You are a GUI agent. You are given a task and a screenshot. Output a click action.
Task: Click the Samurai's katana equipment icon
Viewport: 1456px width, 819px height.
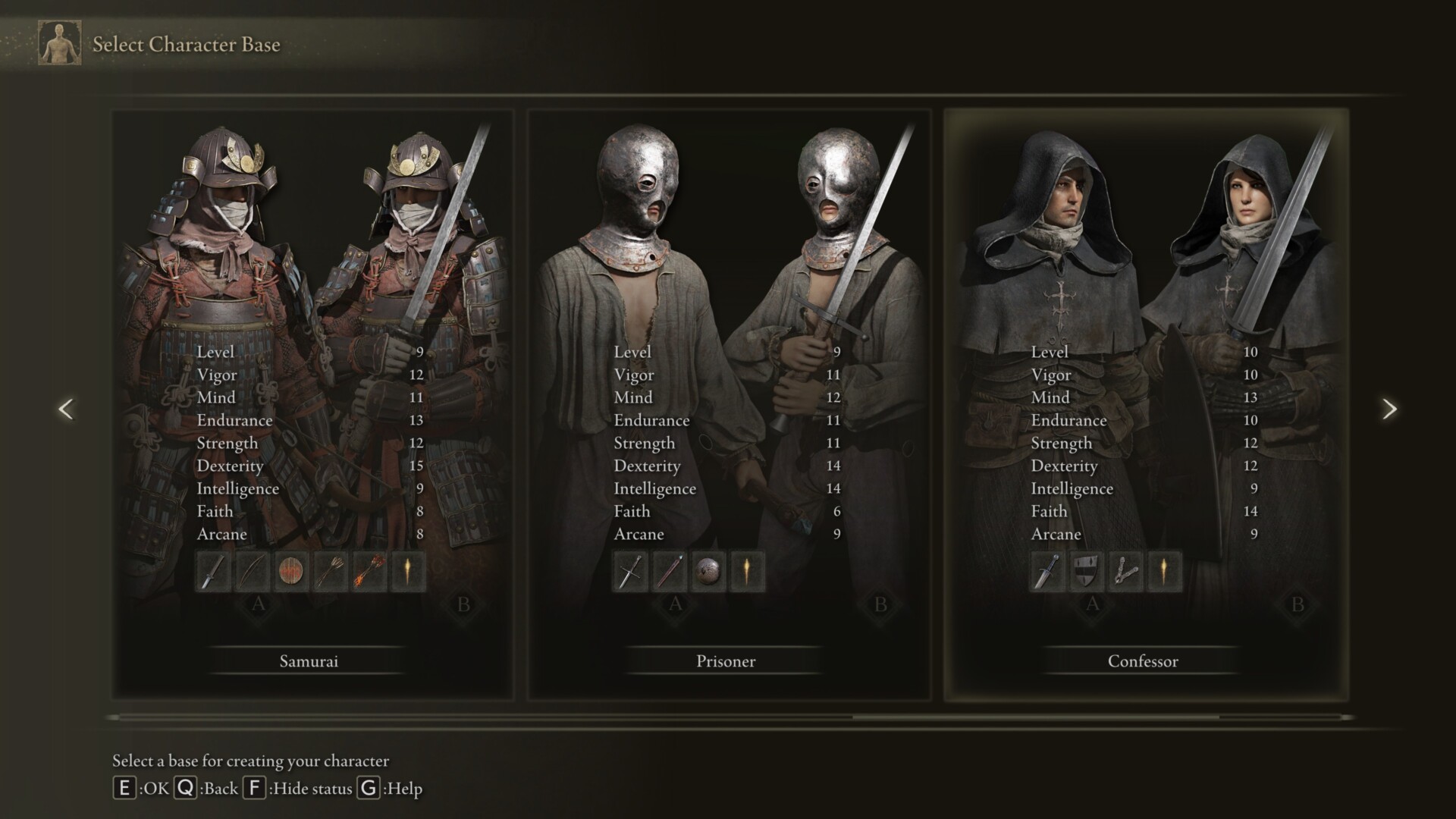(213, 572)
